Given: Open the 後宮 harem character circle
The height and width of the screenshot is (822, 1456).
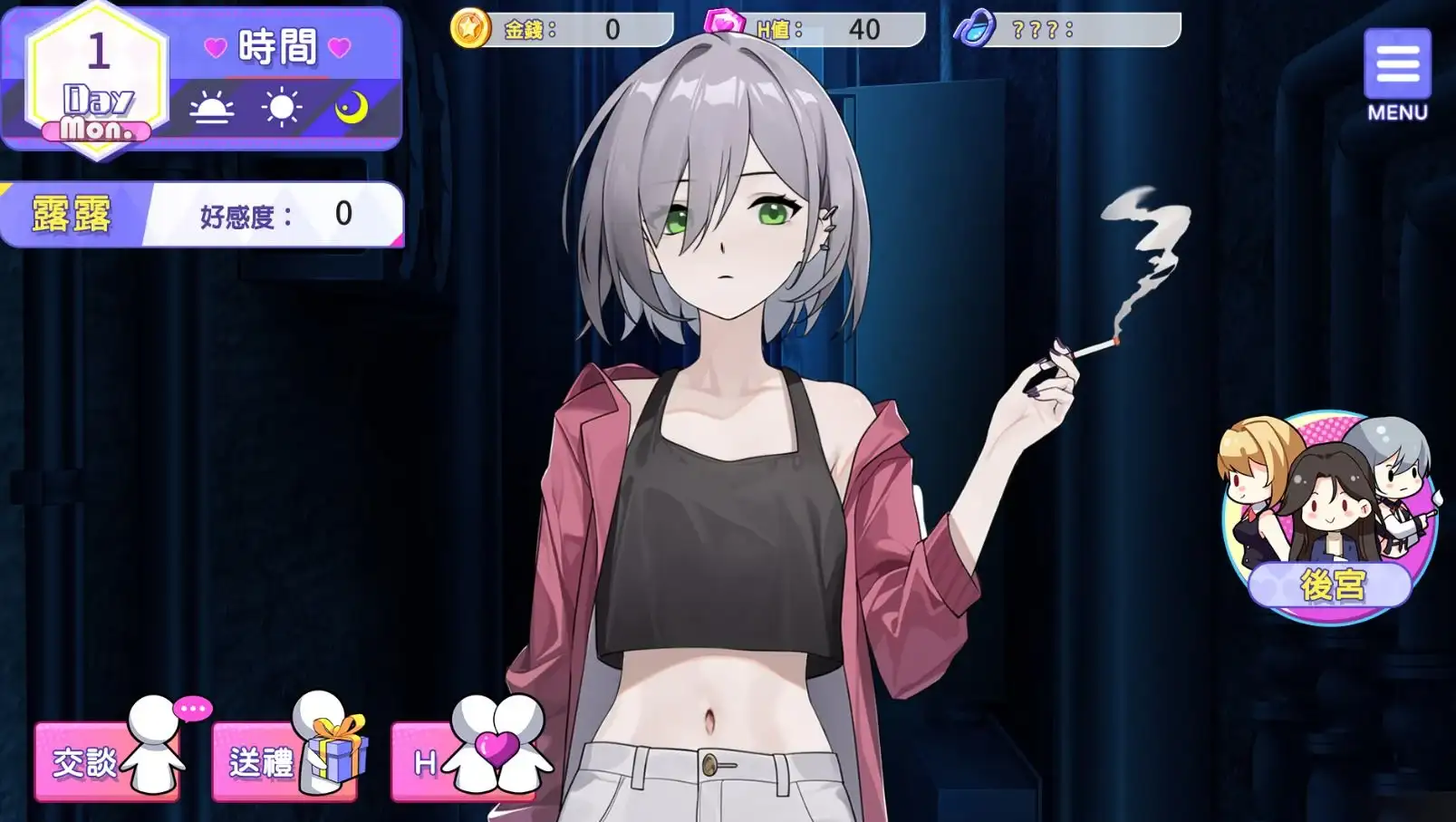Looking at the screenshot, I should coord(1328,518).
